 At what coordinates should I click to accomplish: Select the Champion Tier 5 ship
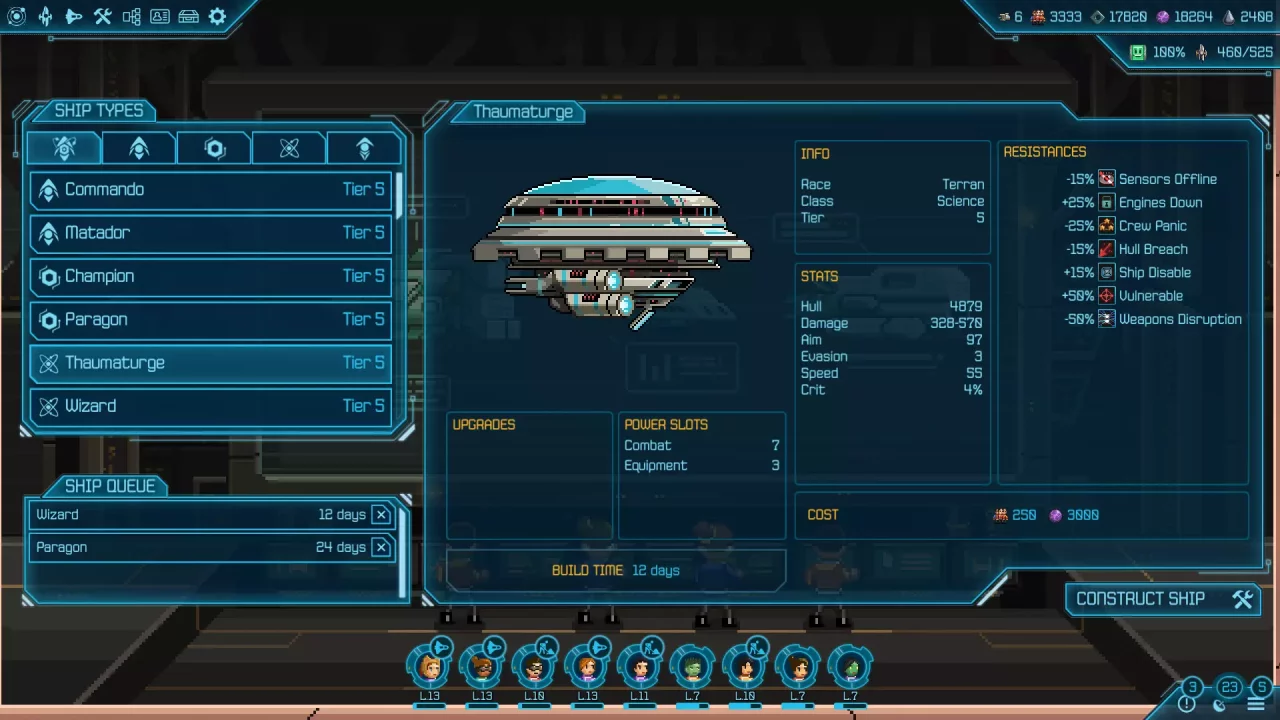[x=210, y=276]
